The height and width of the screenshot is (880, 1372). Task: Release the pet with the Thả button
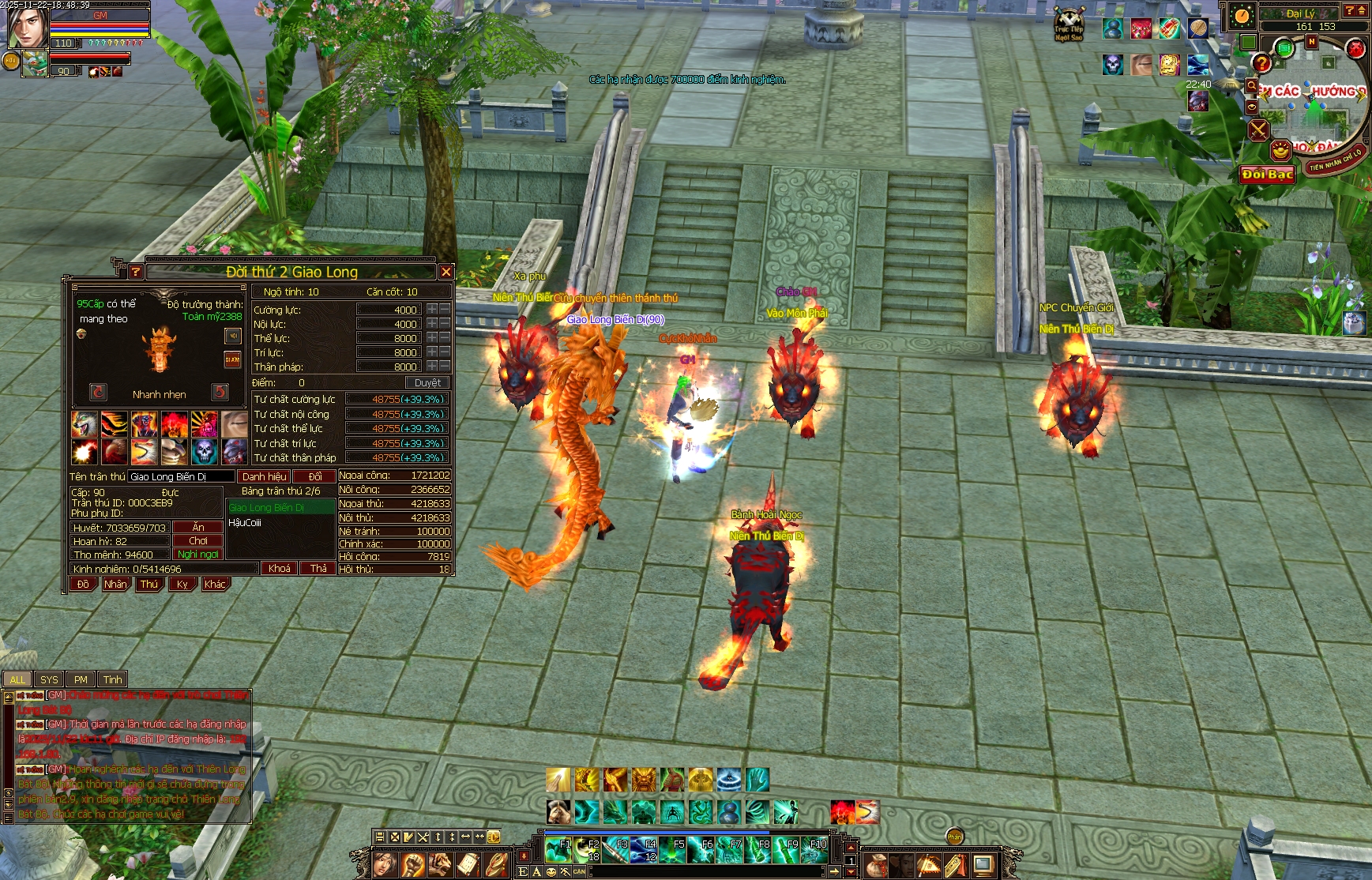coord(318,568)
